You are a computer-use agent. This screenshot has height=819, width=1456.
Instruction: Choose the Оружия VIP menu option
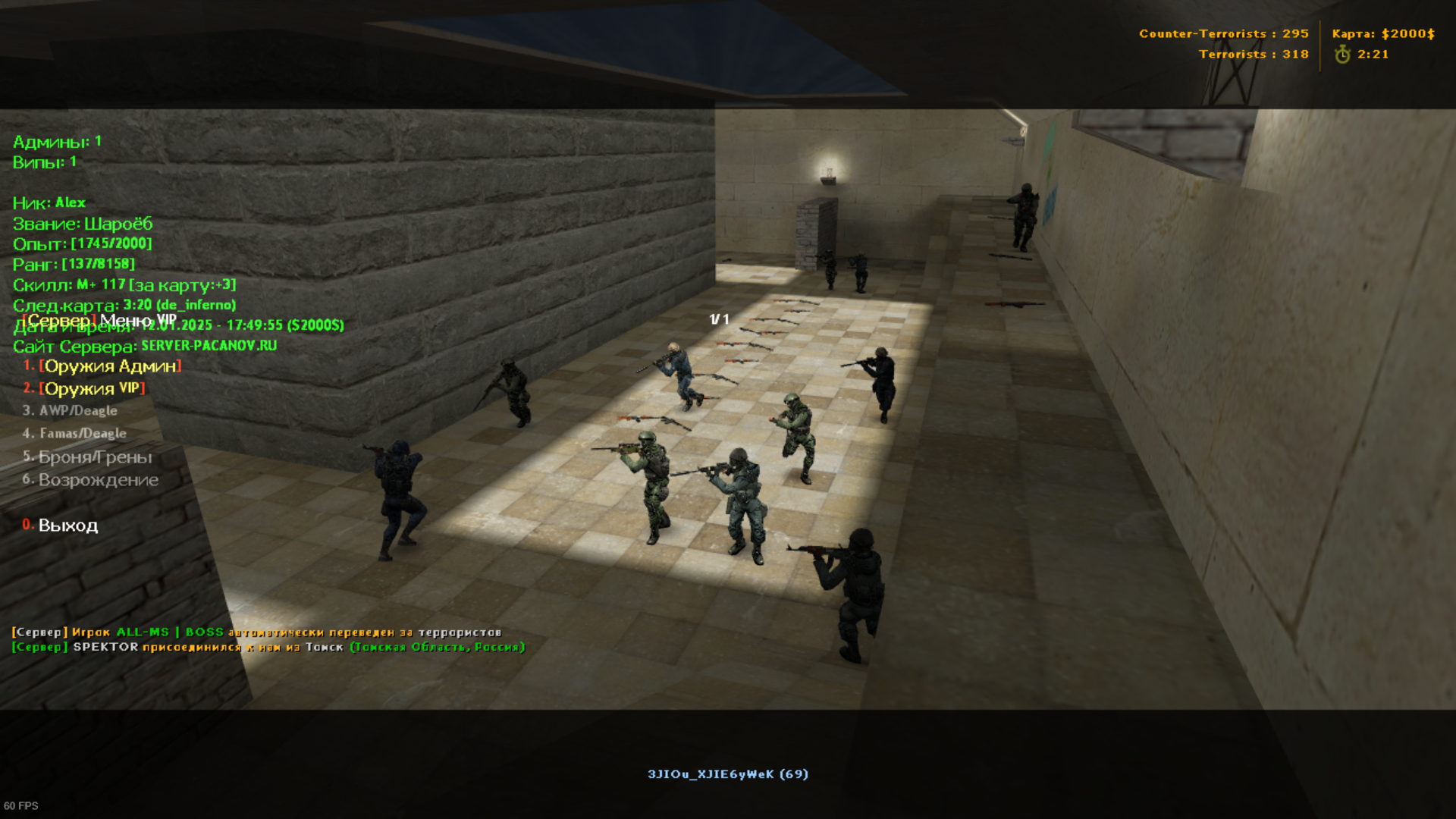(x=93, y=389)
